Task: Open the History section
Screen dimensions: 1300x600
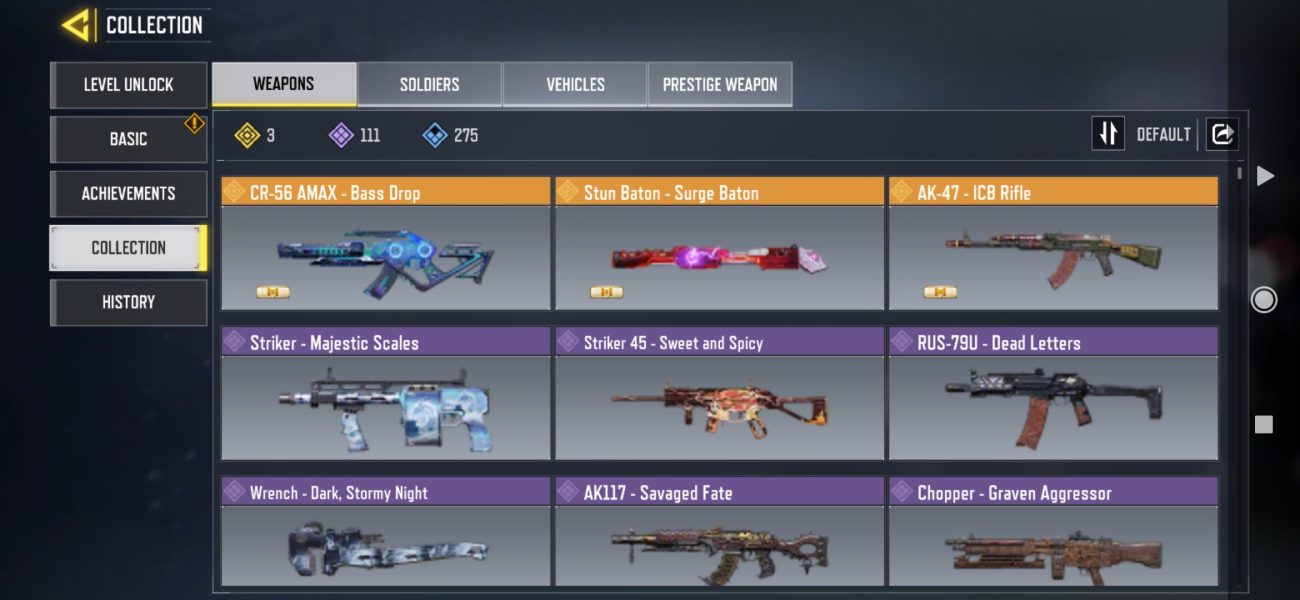Action: (128, 302)
